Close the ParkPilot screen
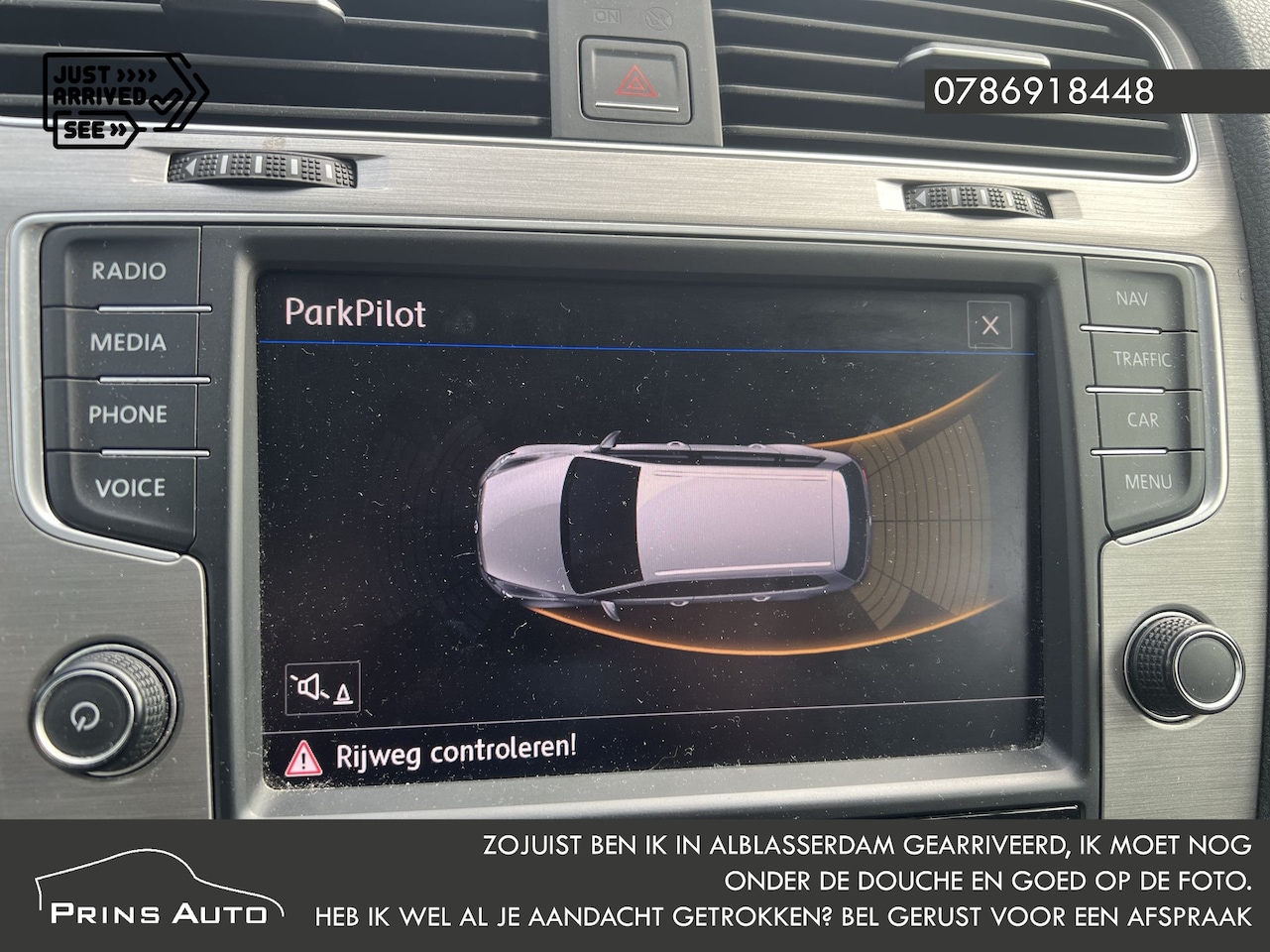1270x952 pixels. 989,325
